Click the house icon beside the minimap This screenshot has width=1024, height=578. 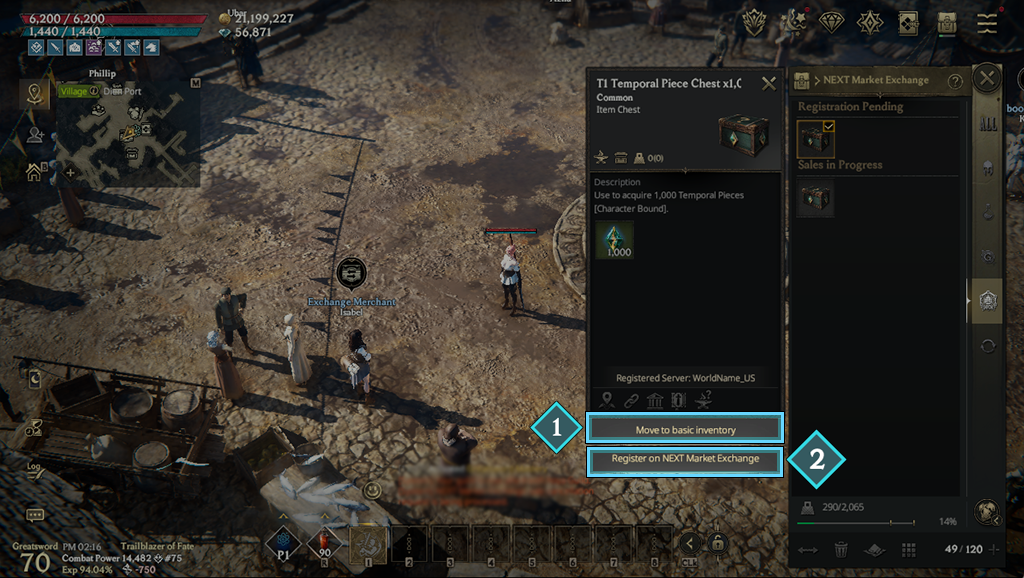35,172
